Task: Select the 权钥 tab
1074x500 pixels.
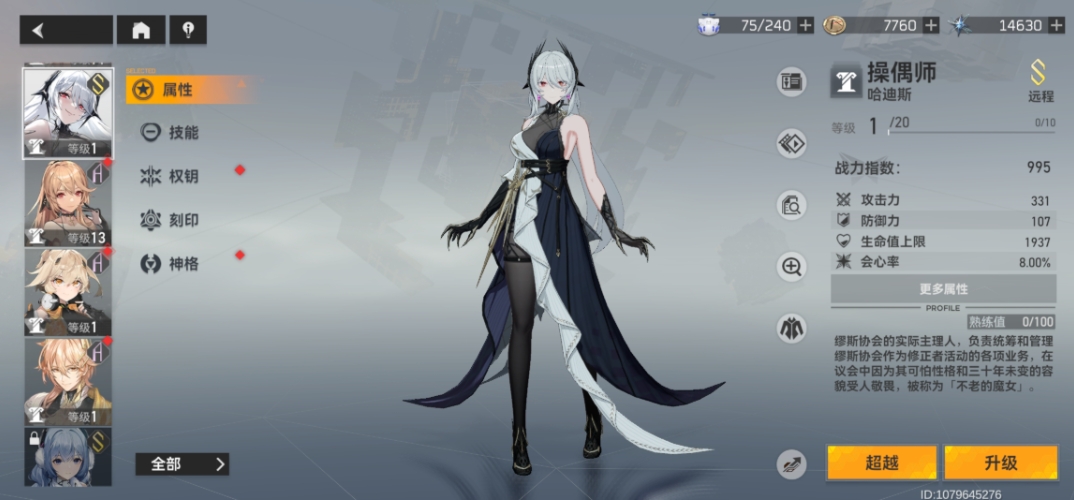Action: coord(181,176)
